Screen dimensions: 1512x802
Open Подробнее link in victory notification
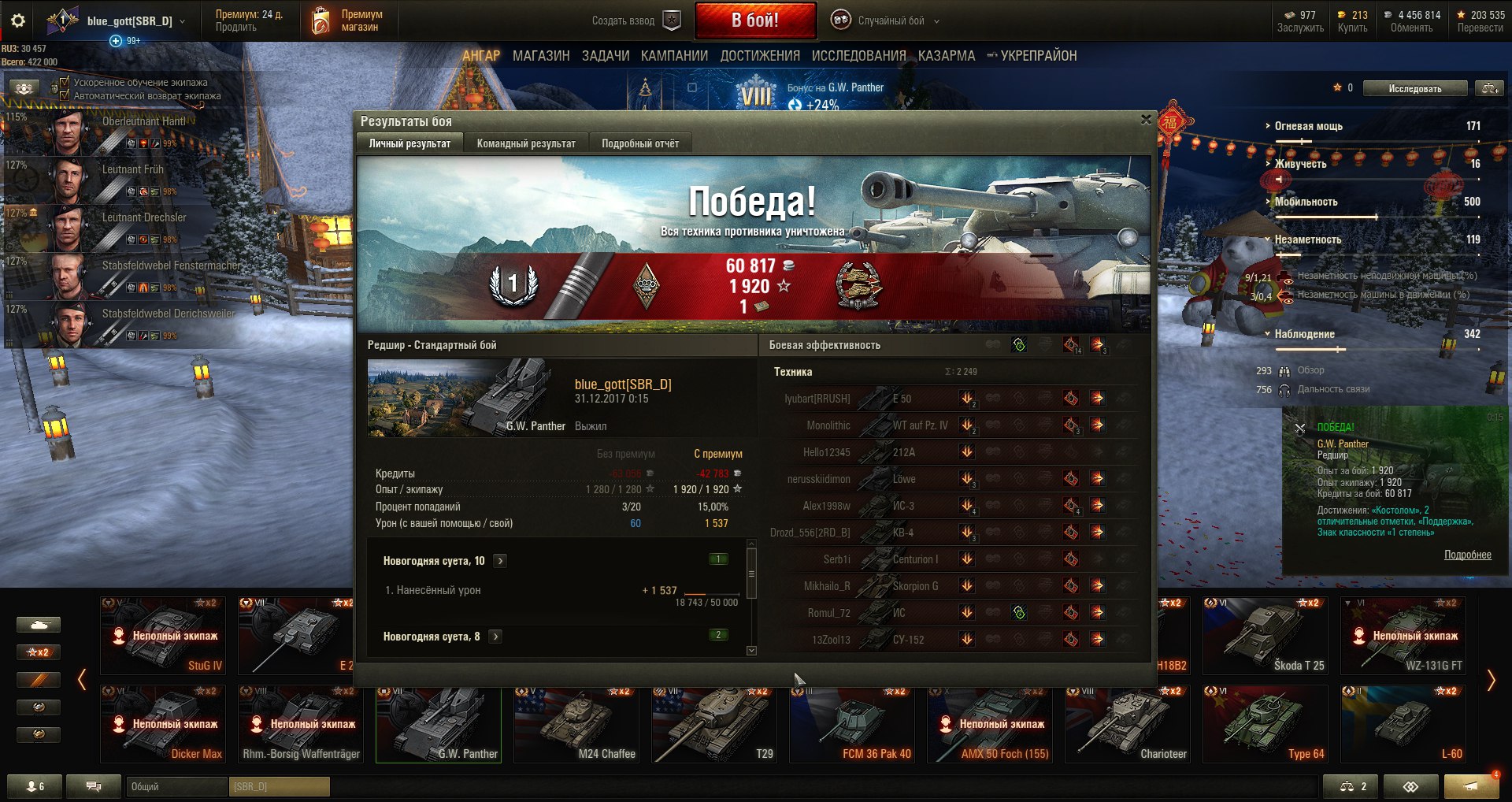[x=1467, y=555]
